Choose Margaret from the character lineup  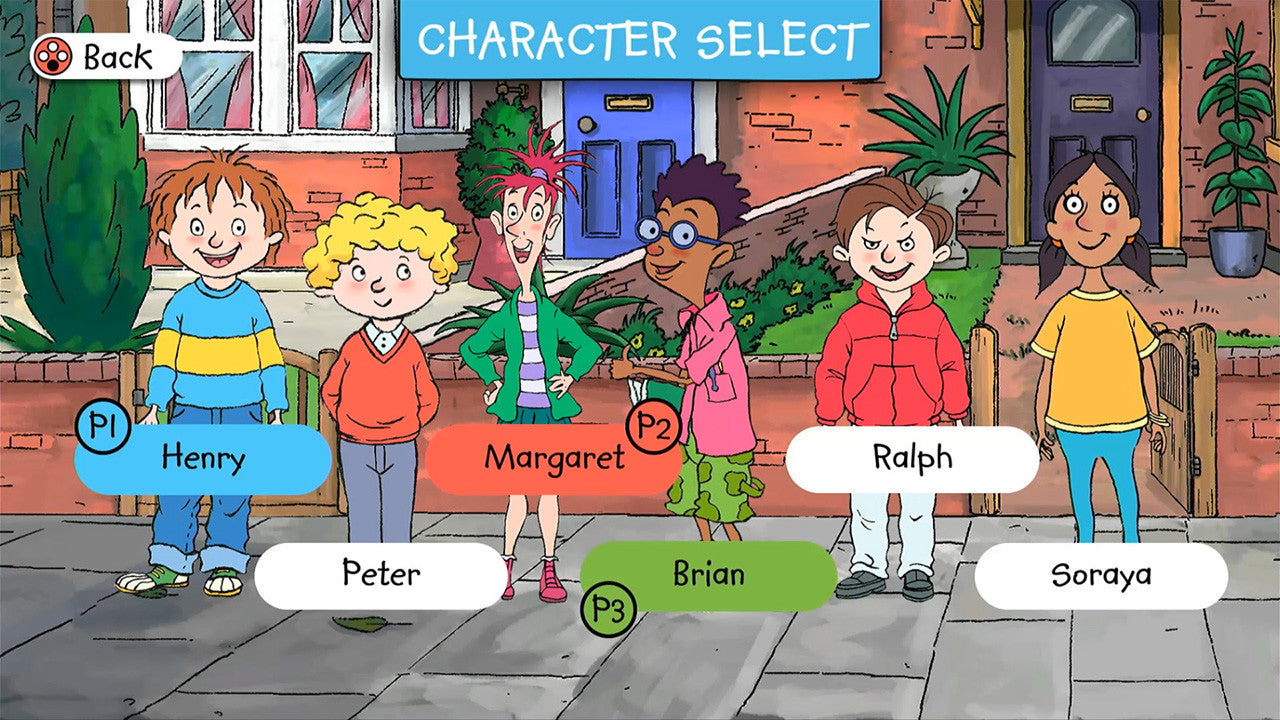(555, 458)
